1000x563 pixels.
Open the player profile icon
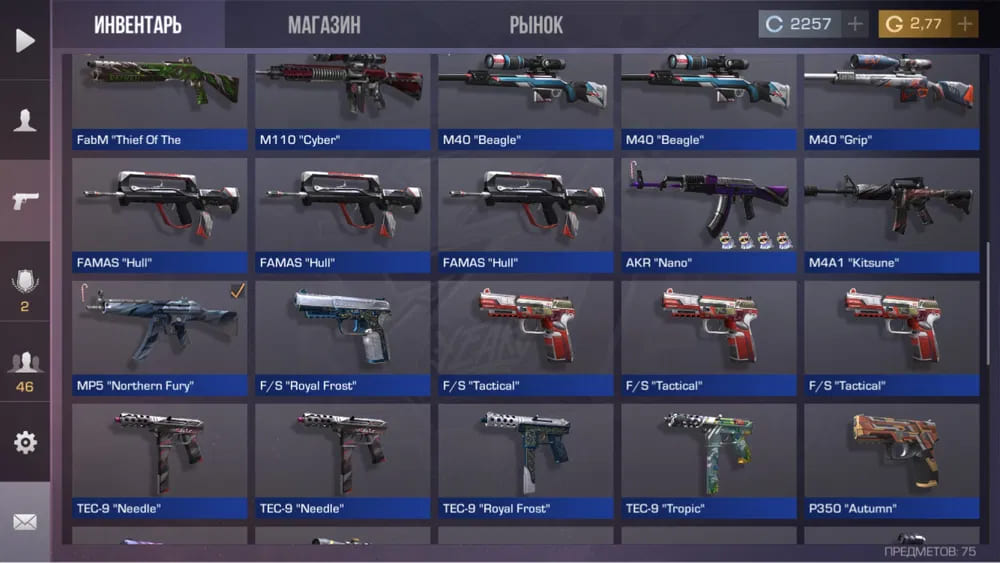pos(25,121)
